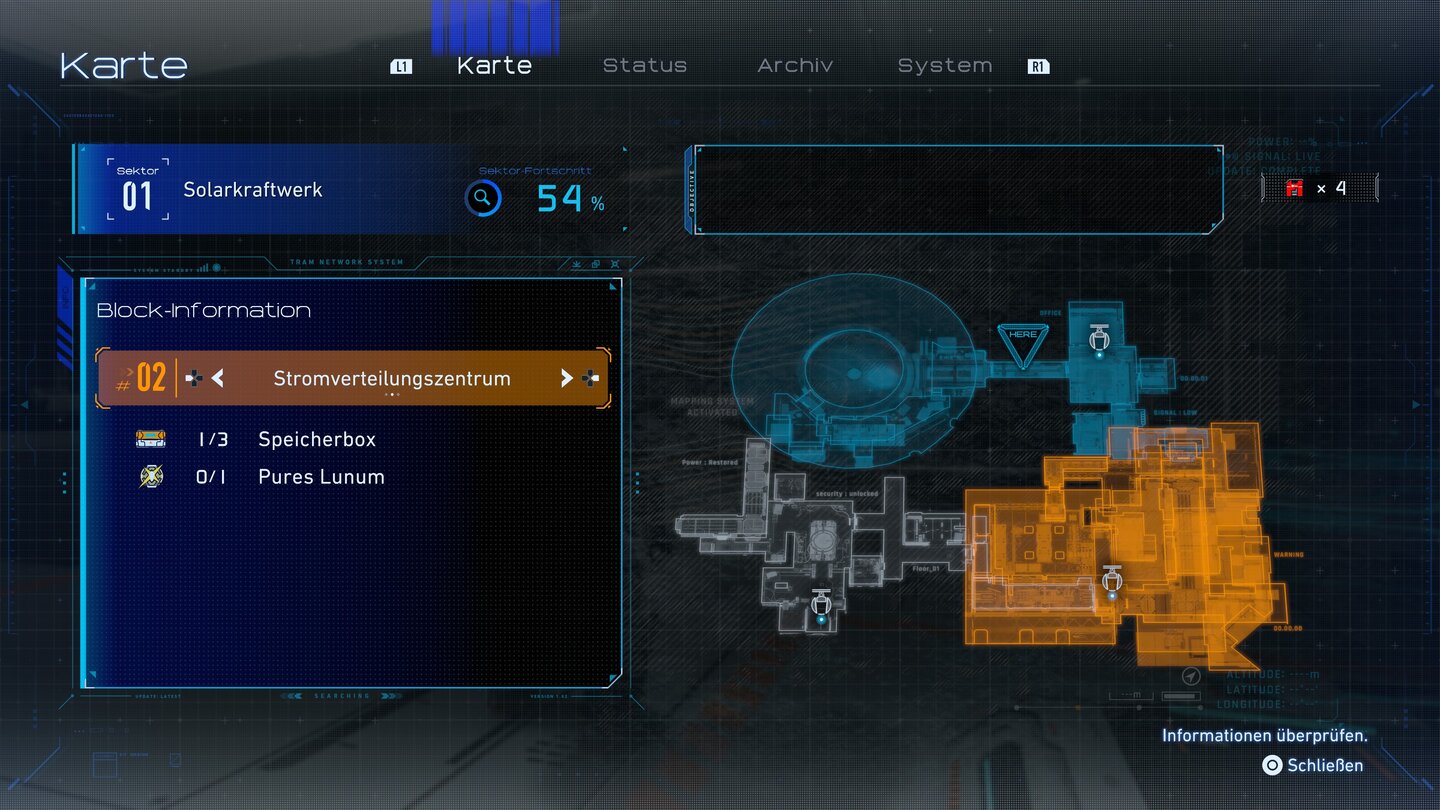Select the Pures Lunum list row
The height and width of the screenshot is (810, 1440).
[x=320, y=477]
